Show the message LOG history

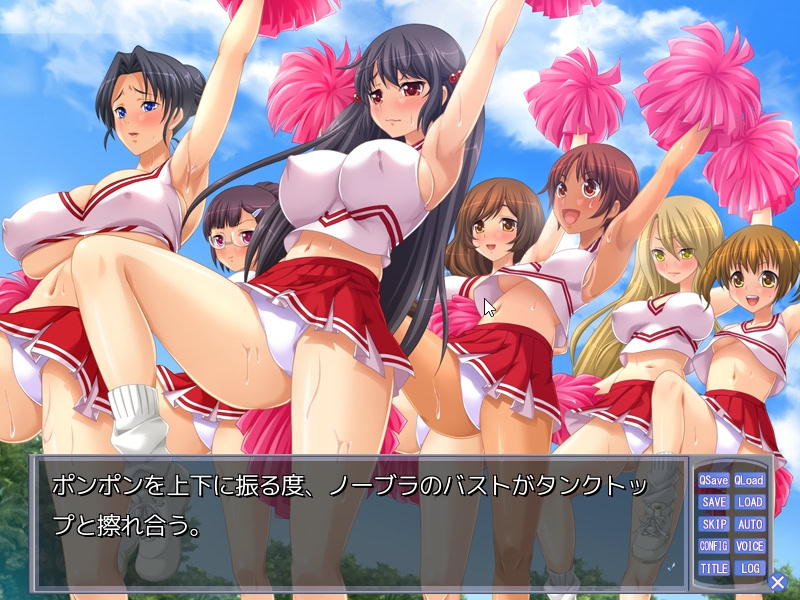[749, 569]
